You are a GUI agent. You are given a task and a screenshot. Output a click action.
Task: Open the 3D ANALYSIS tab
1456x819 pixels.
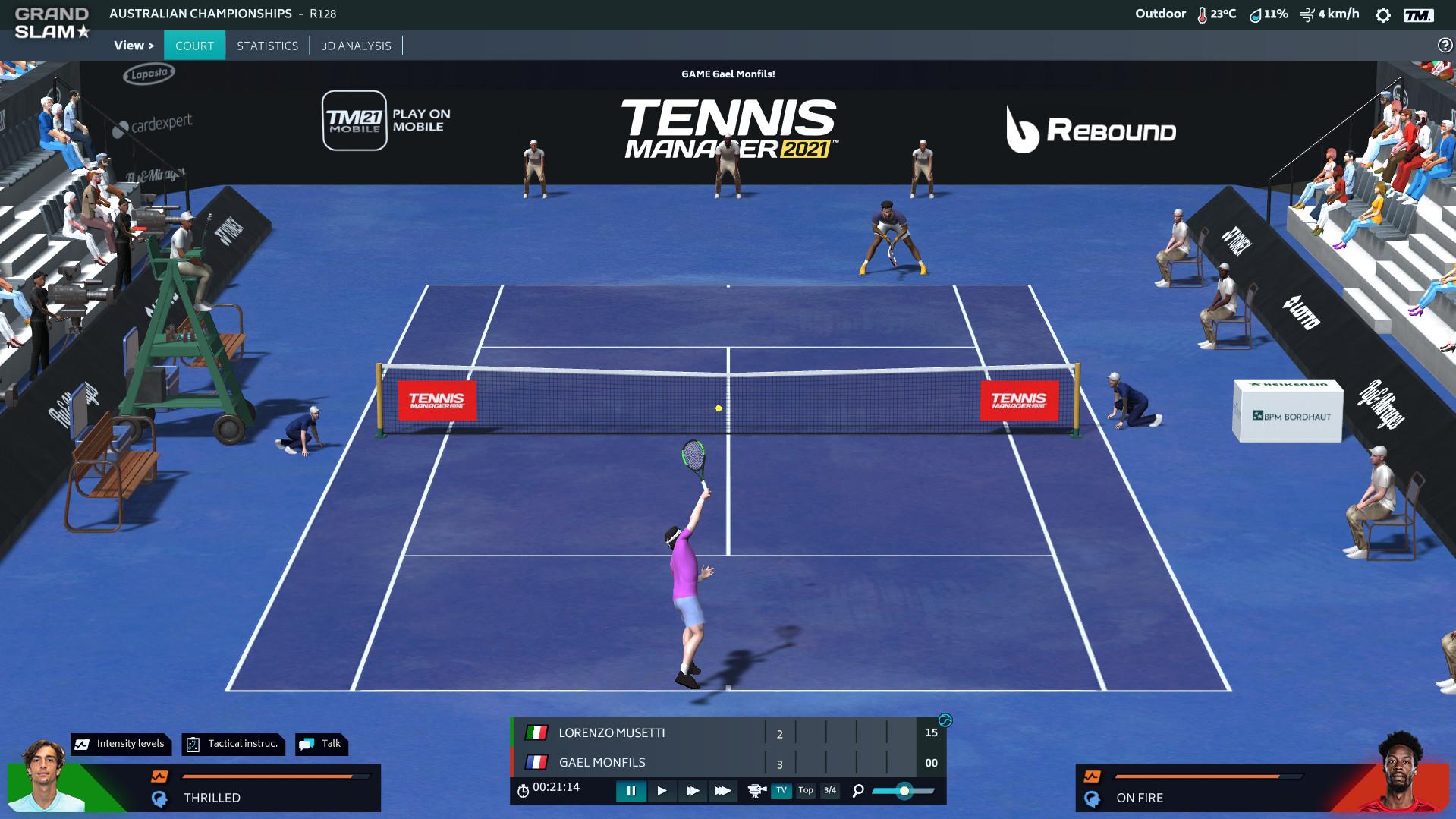point(356,46)
